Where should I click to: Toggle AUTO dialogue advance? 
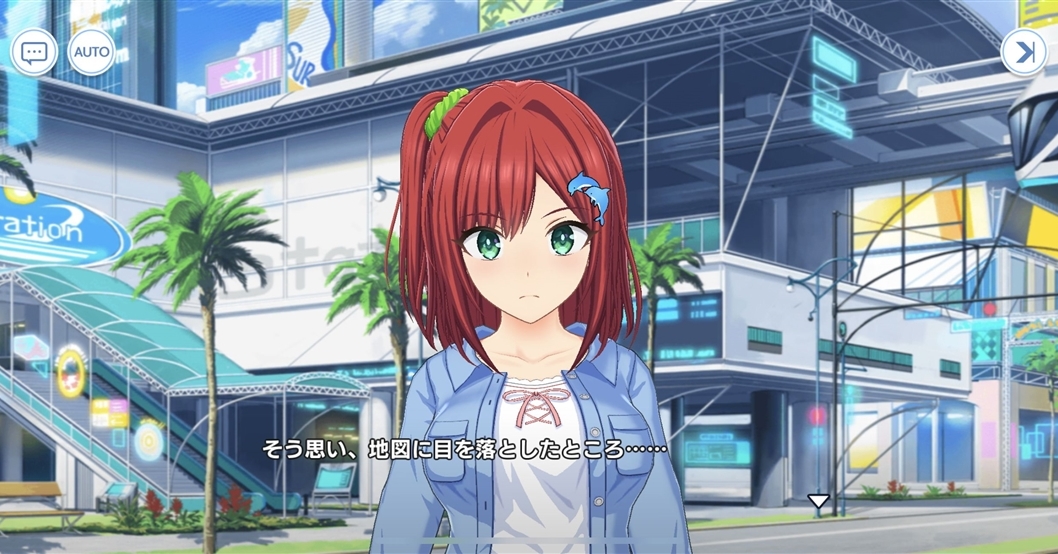[x=91, y=51]
